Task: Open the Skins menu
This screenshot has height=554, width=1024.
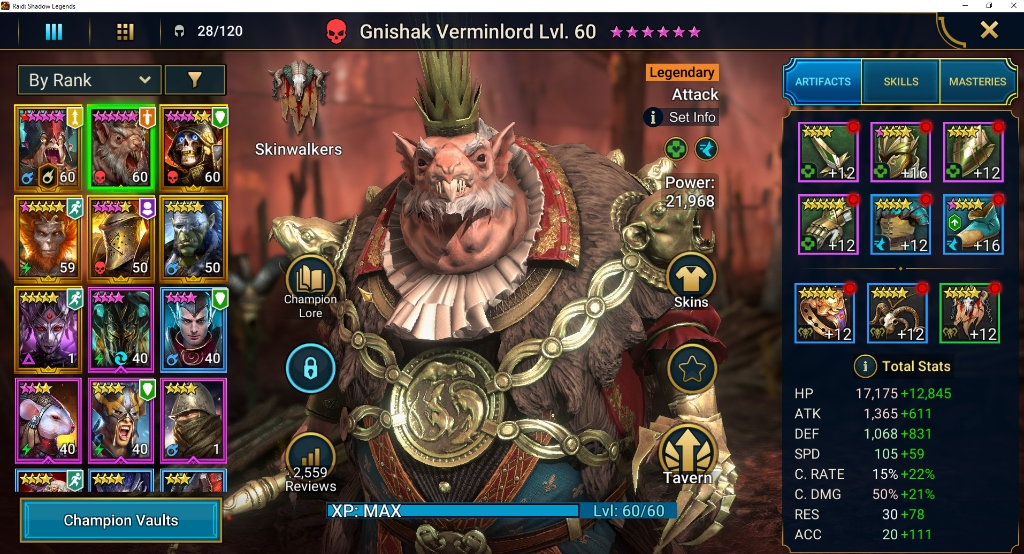Action: 691,280
